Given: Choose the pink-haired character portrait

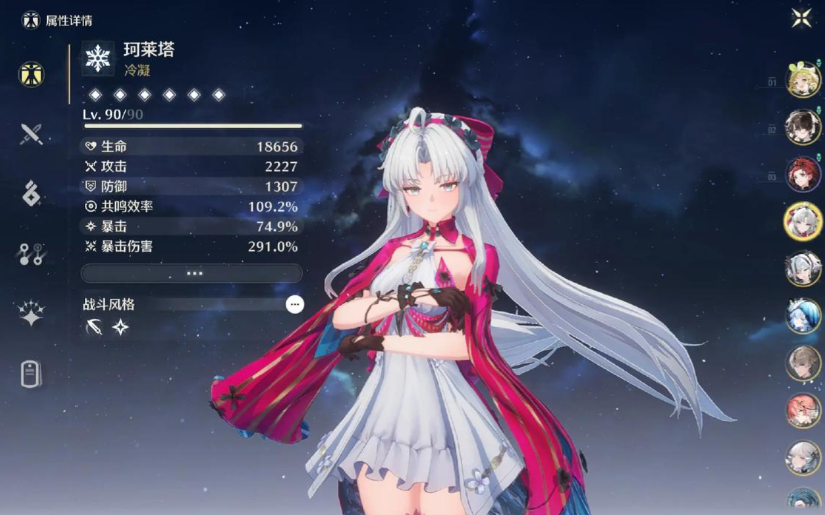Looking at the screenshot, I should coord(803,409).
